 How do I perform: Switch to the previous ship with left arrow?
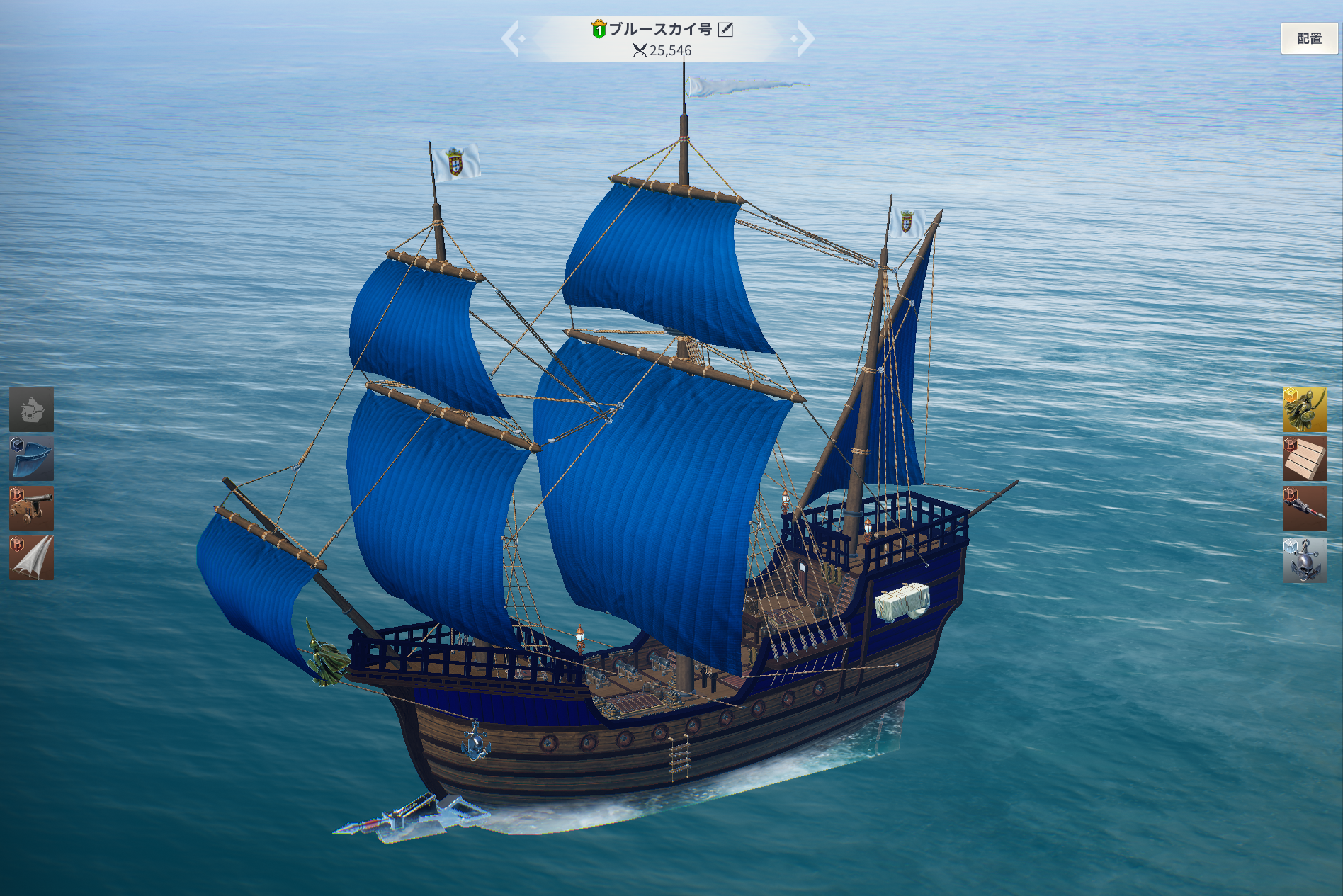[511, 38]
